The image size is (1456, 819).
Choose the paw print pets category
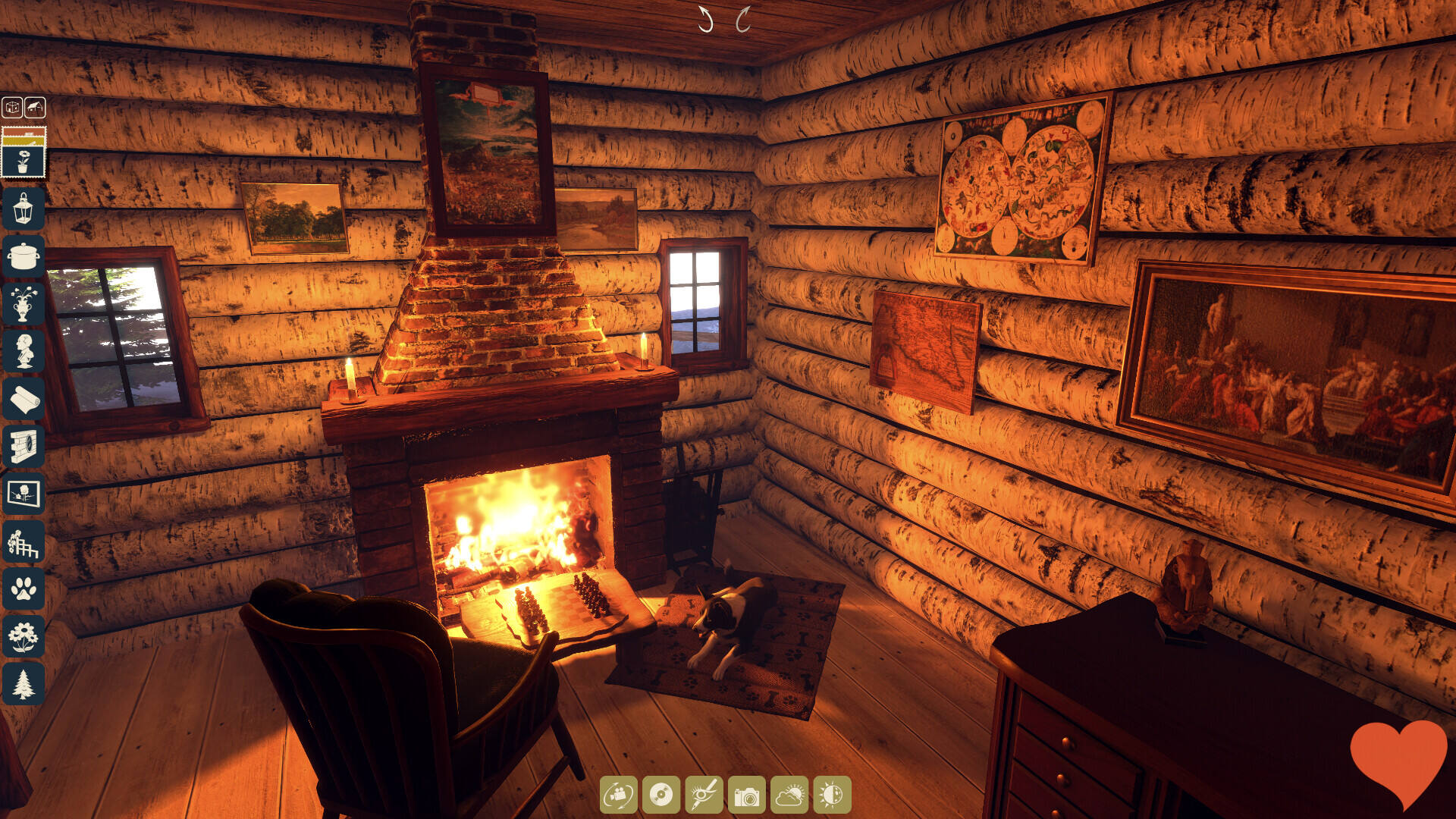[24, 589]
